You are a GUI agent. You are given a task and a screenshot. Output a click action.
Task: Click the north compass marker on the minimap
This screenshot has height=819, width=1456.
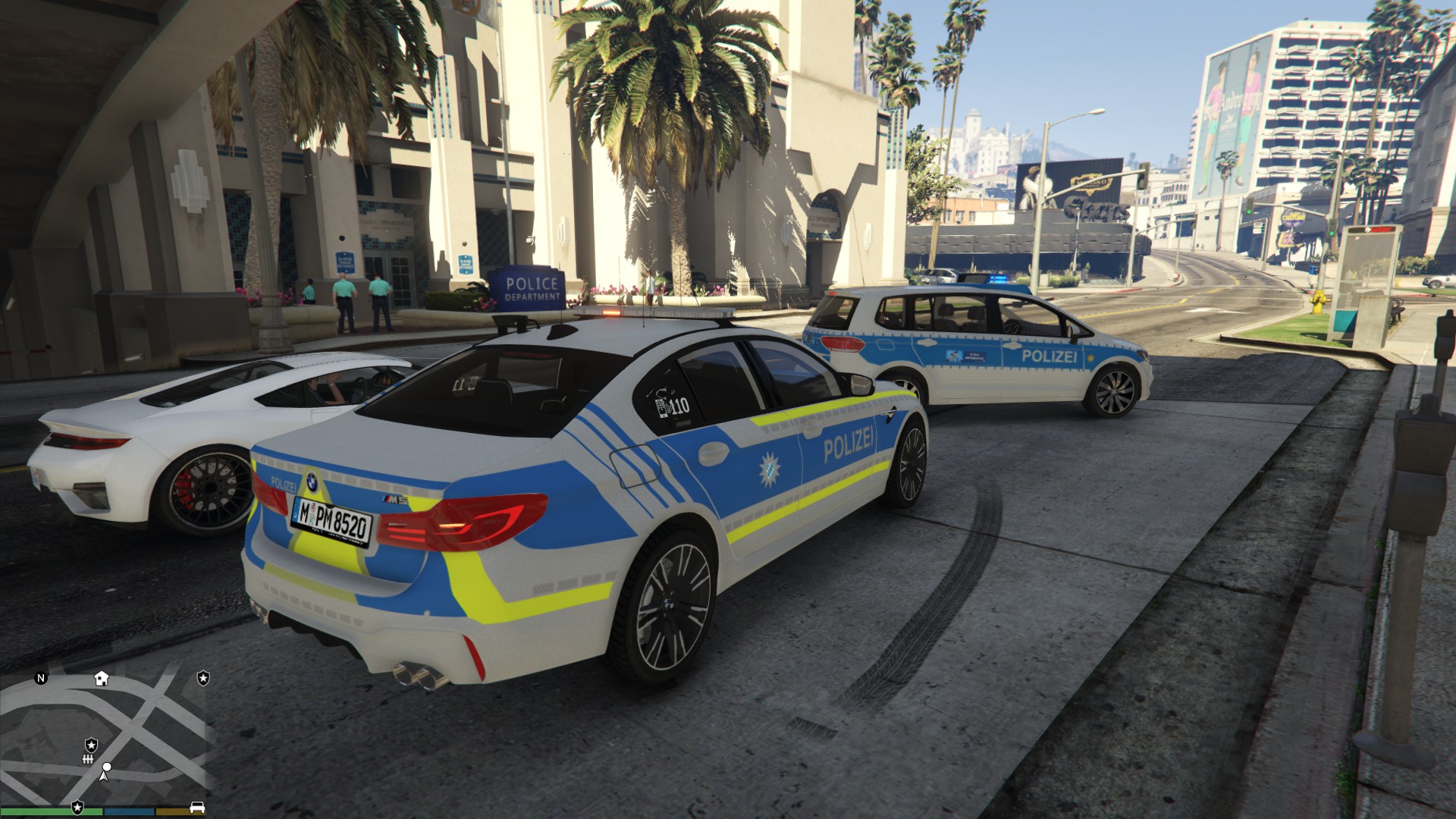41,678
